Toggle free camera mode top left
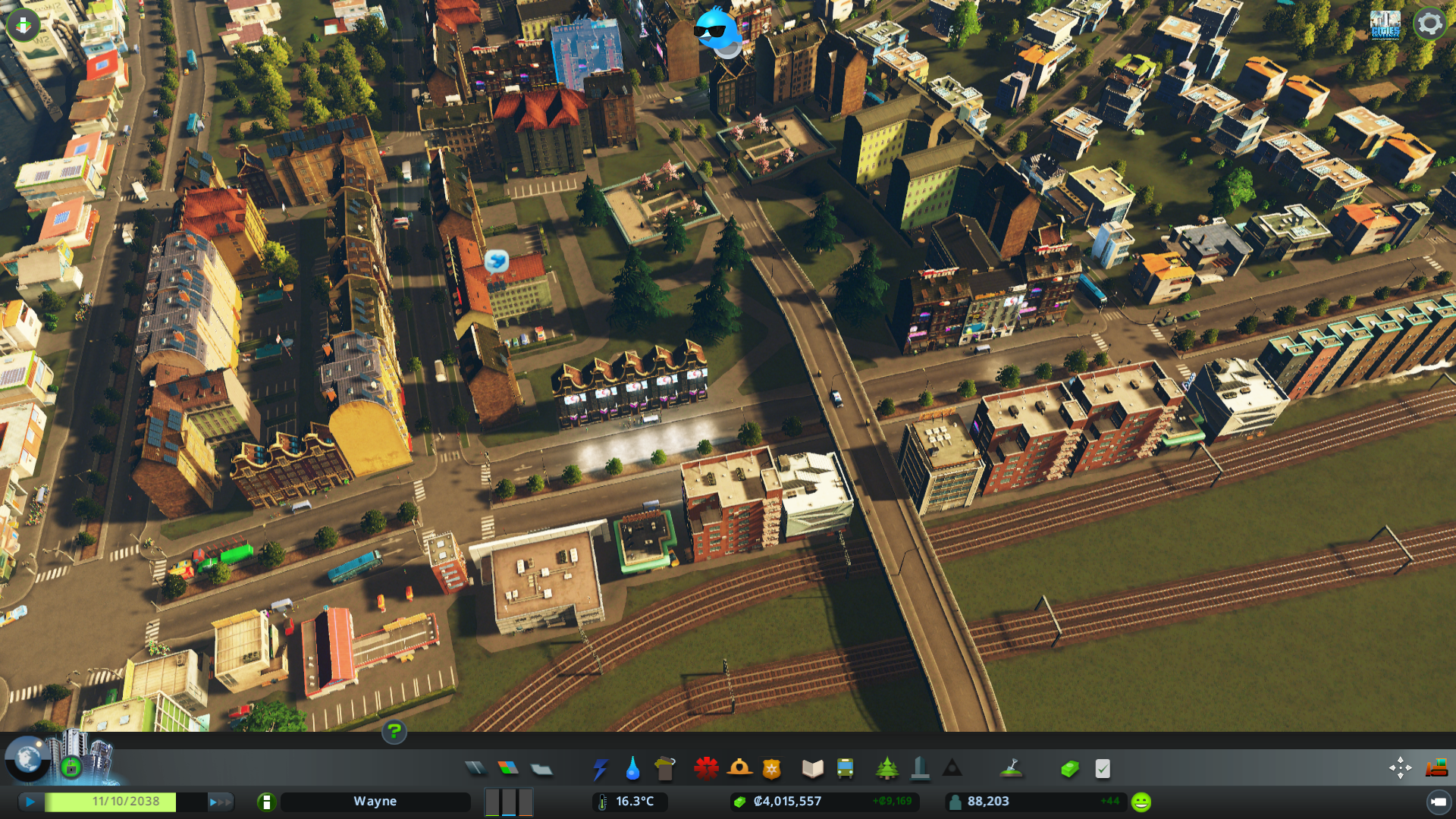1456x819 pixels. tap(22, 24)
